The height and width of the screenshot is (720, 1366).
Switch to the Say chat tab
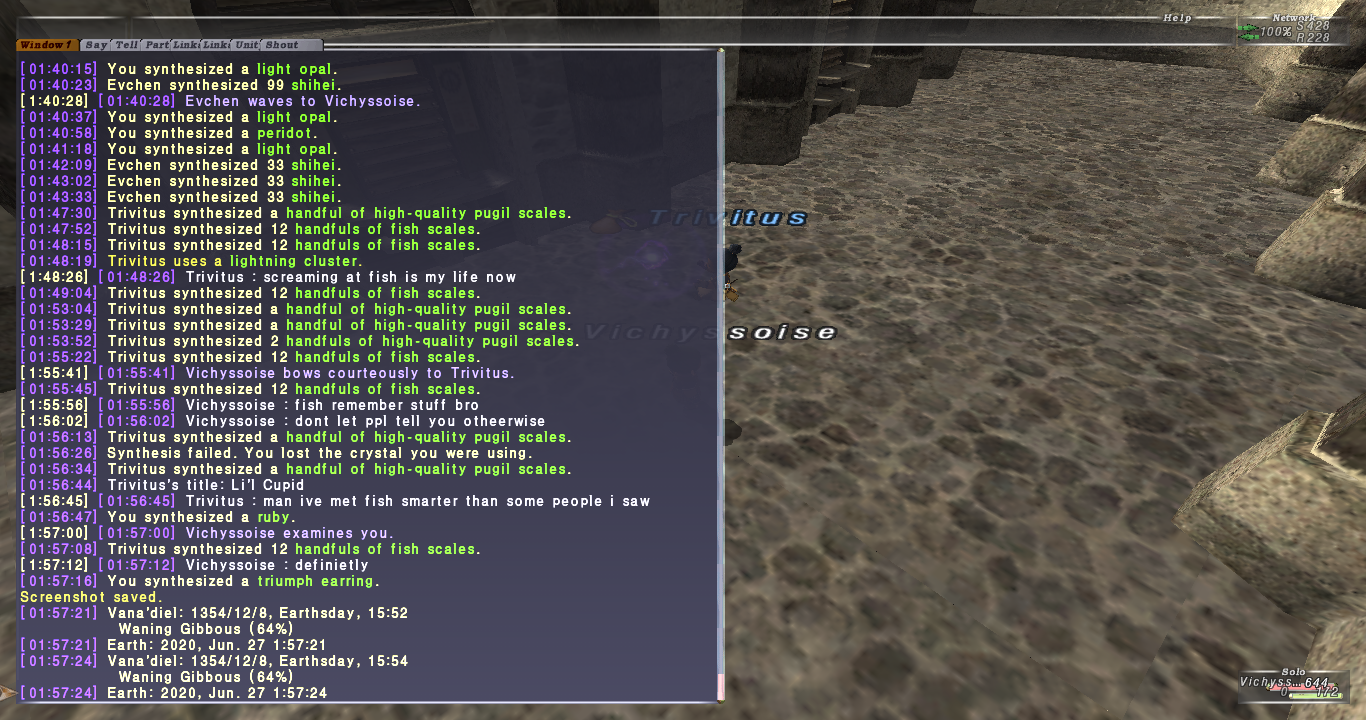[x=96, y=45]
